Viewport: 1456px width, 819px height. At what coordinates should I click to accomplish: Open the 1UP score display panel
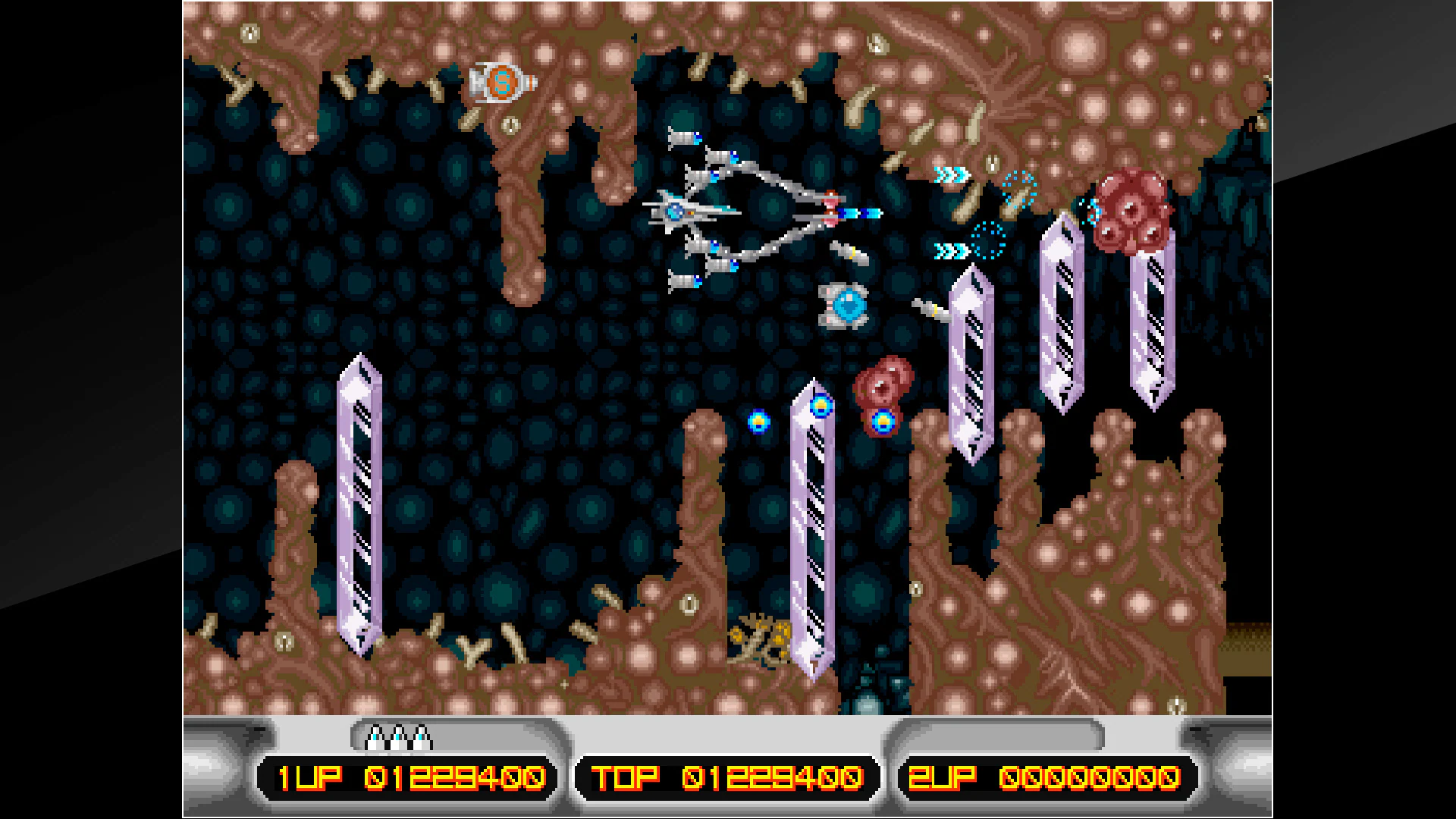tap(402, 775)
